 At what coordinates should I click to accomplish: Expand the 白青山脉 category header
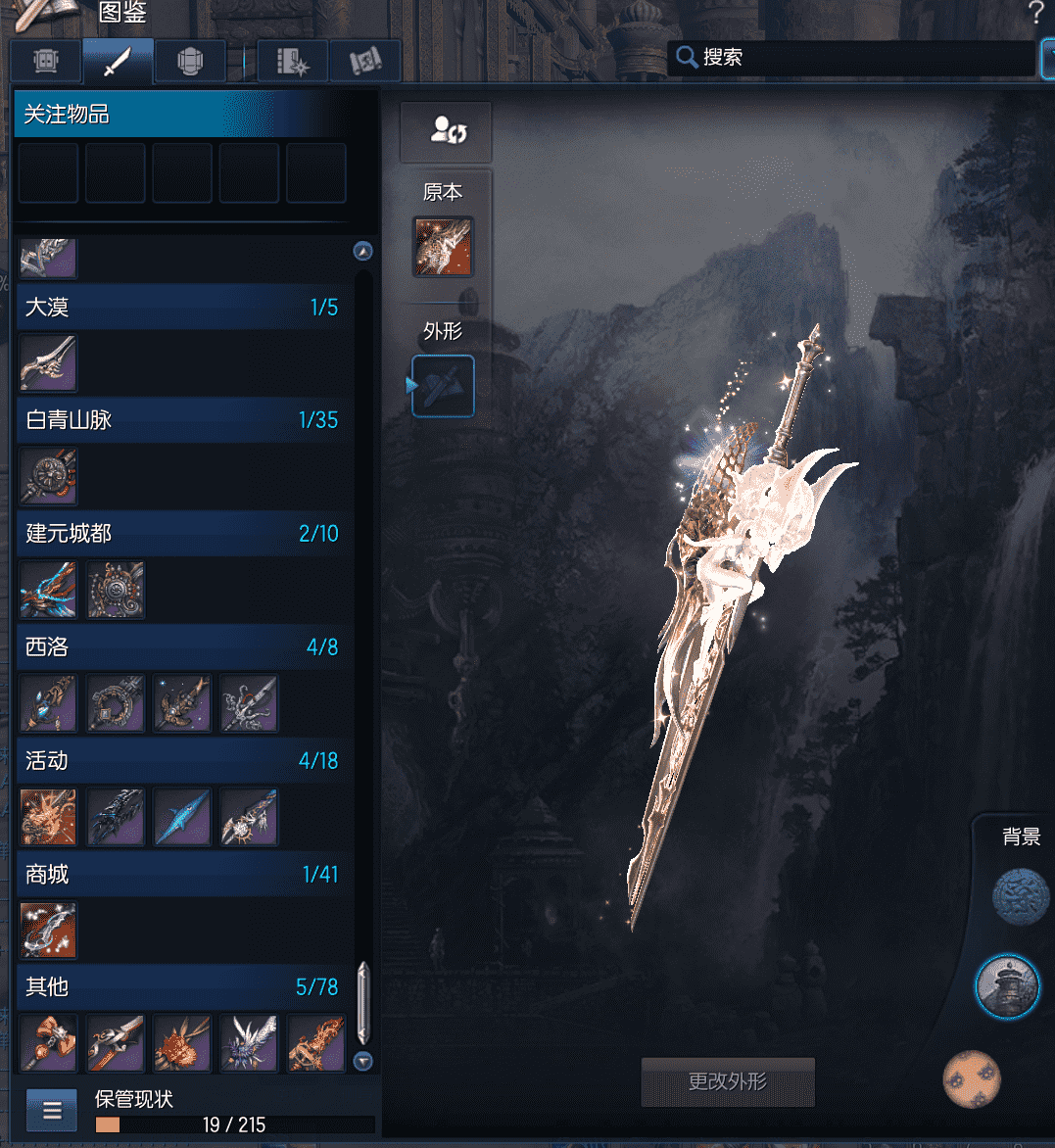pyautogui.click(x=182, y=420)
